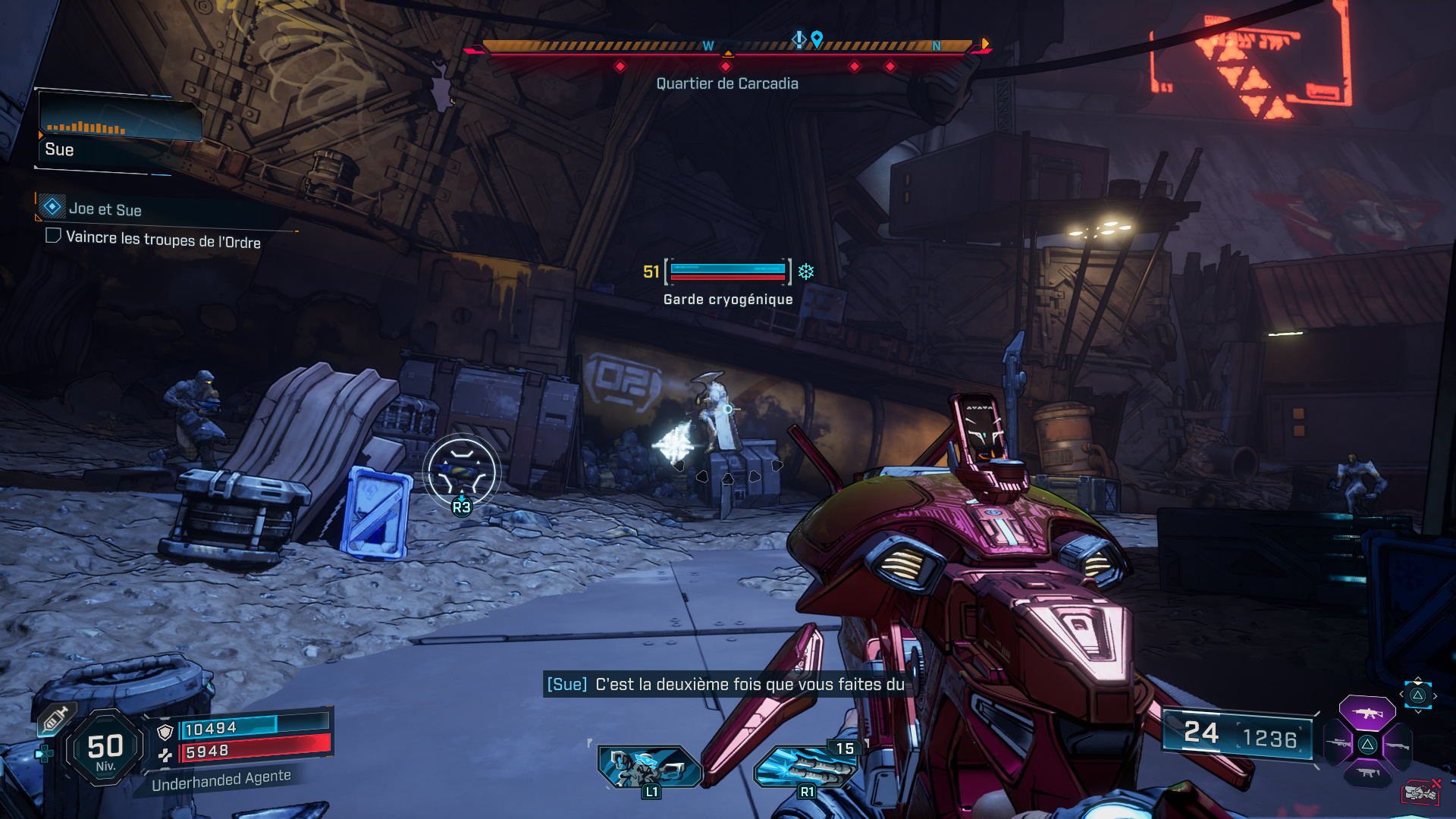This screenshot has width=1456, height=819.
Task: Click the Garde cryogénique nameplate
Action: click(x=726, y=299)
